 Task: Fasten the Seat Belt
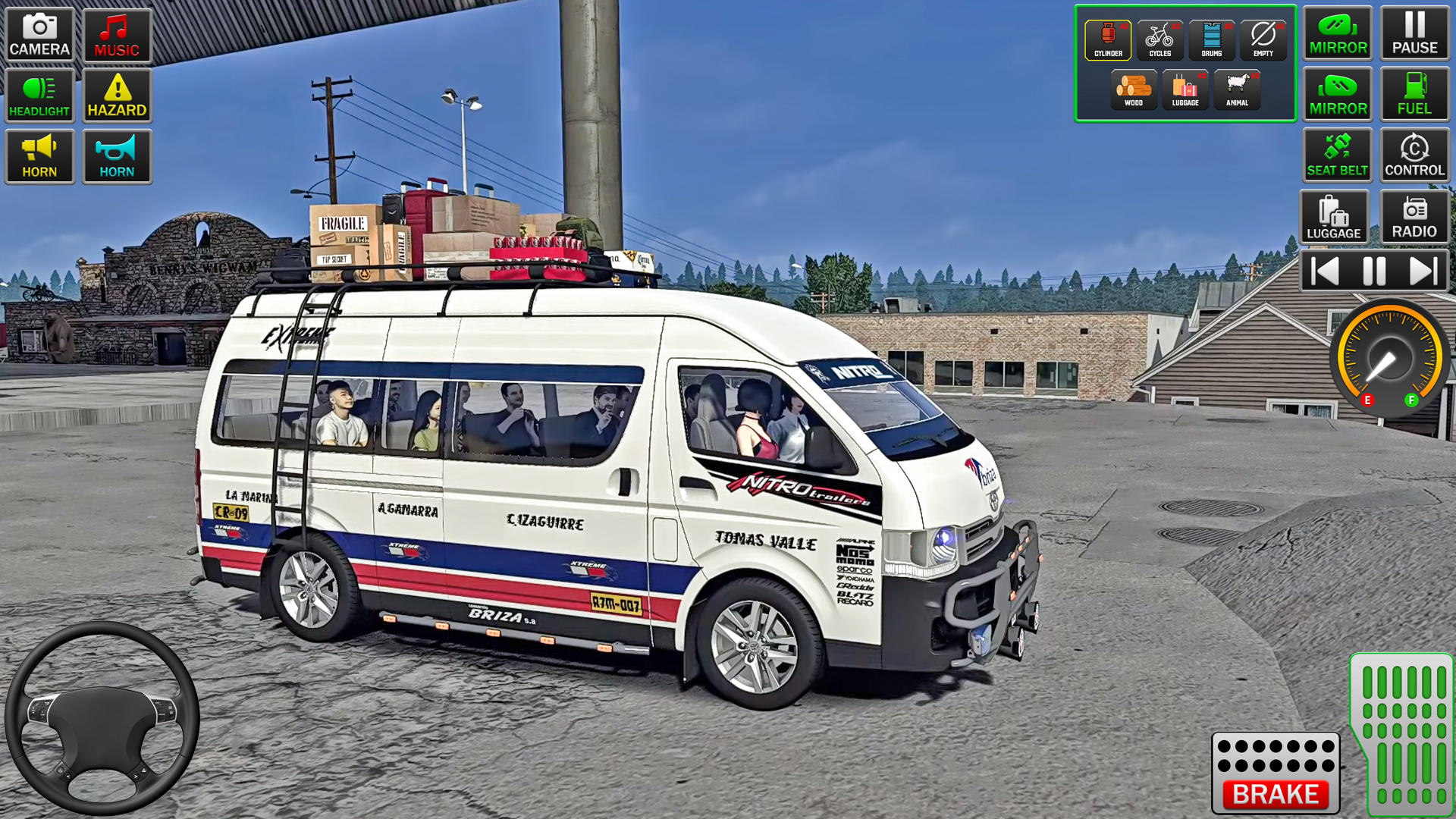[1338, 155]
